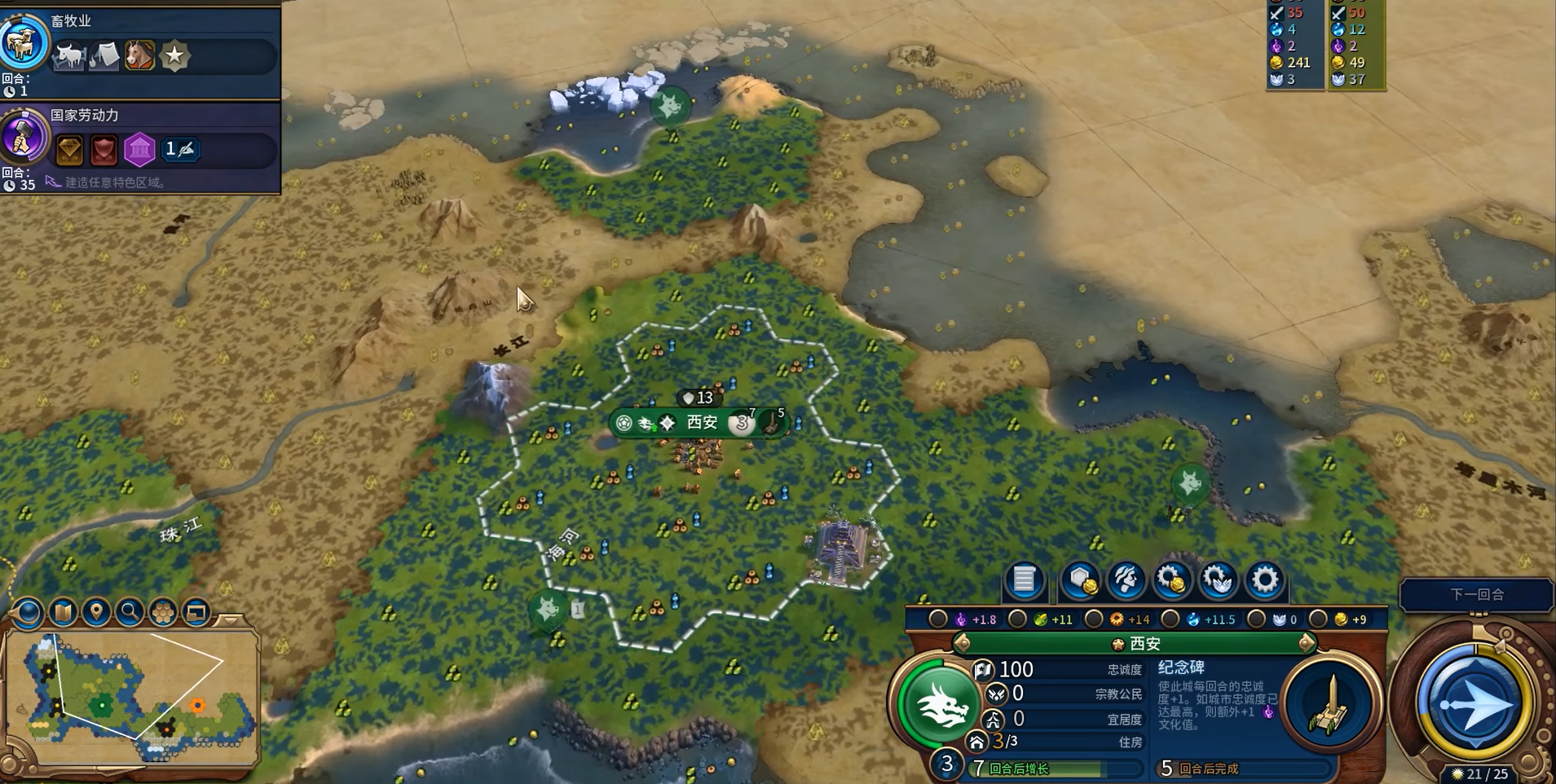Purchase a tile with gold
1556x784 pixels.
pos(1081,579)
